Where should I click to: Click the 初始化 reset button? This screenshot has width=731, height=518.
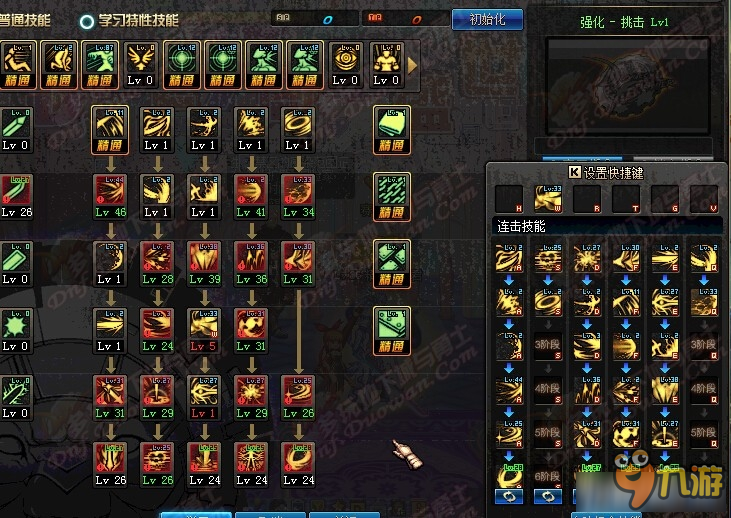pos(487,19)
